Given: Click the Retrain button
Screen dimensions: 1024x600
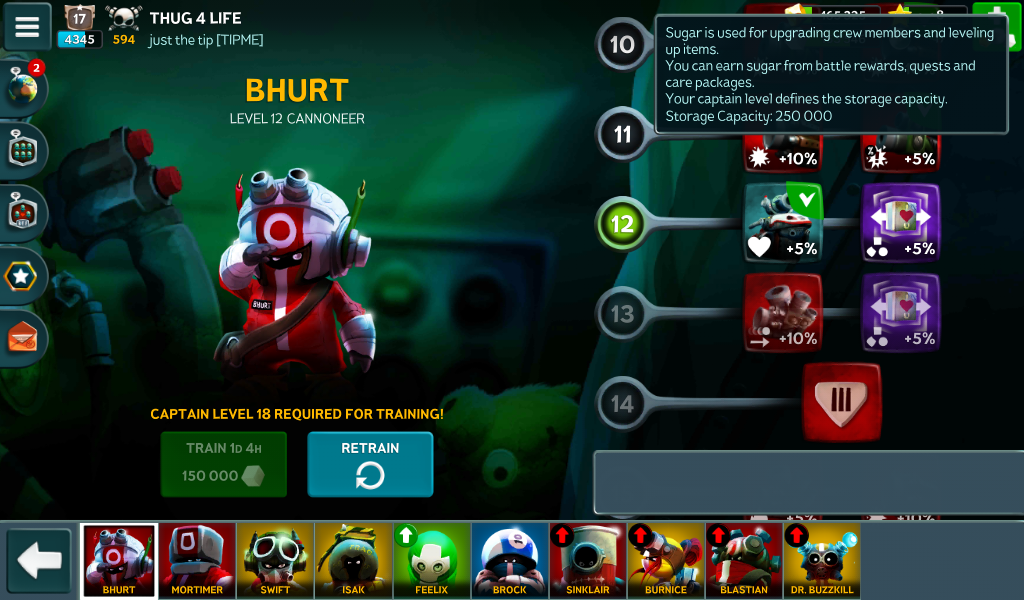Looking at the screenshot, I should tap(370, 464).
